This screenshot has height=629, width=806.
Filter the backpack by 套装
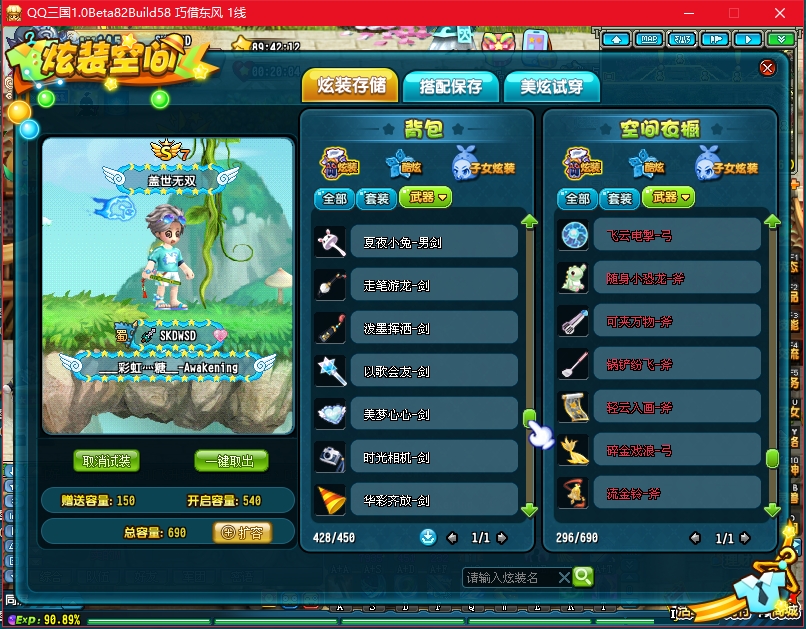point(377,198)
